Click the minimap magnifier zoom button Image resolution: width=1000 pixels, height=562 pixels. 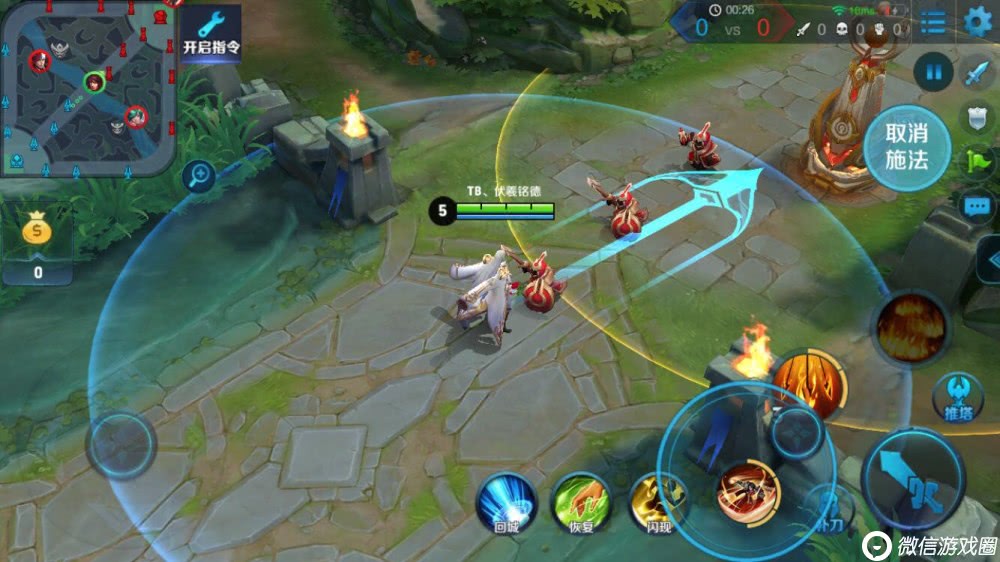[199, 177]
